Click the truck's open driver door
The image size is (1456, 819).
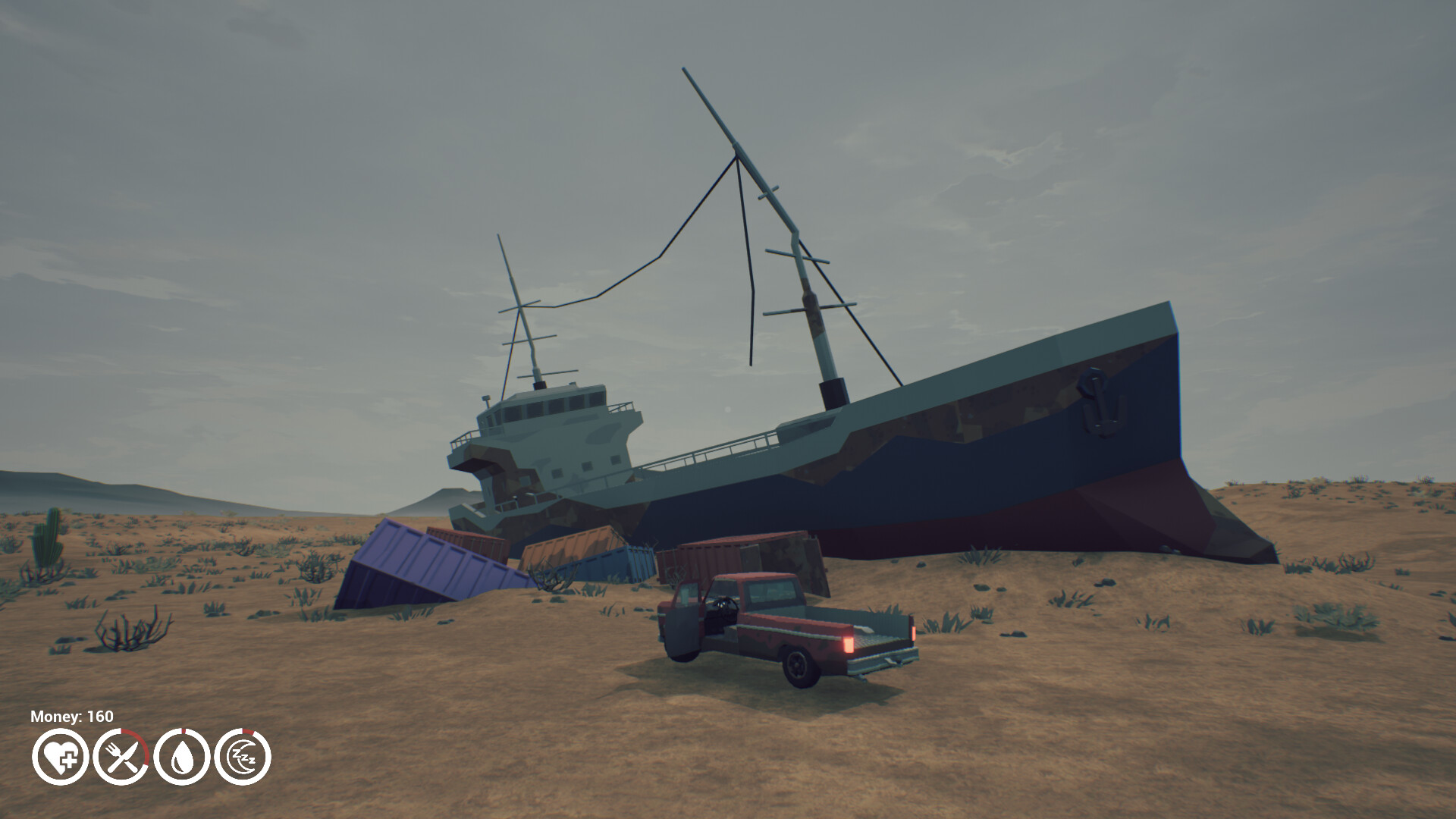pyautogui.click(x=682, y=626)
